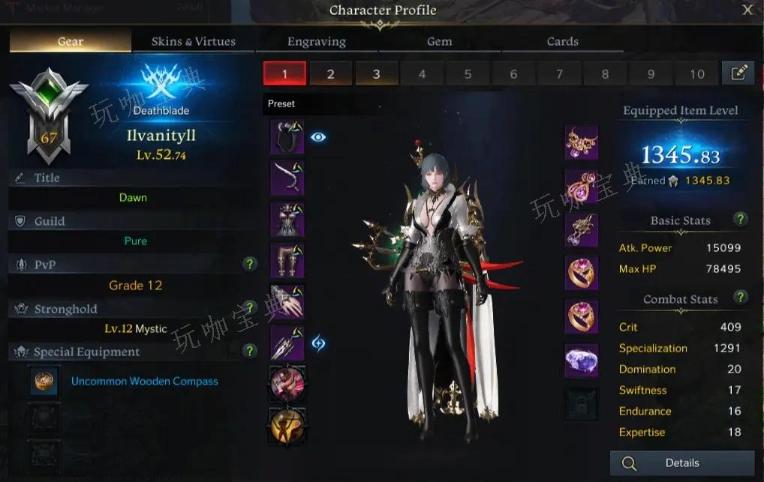This screenshot has height=482, width=764.
Task: Open the Basic Stats help icon
Action: point(740,219)
